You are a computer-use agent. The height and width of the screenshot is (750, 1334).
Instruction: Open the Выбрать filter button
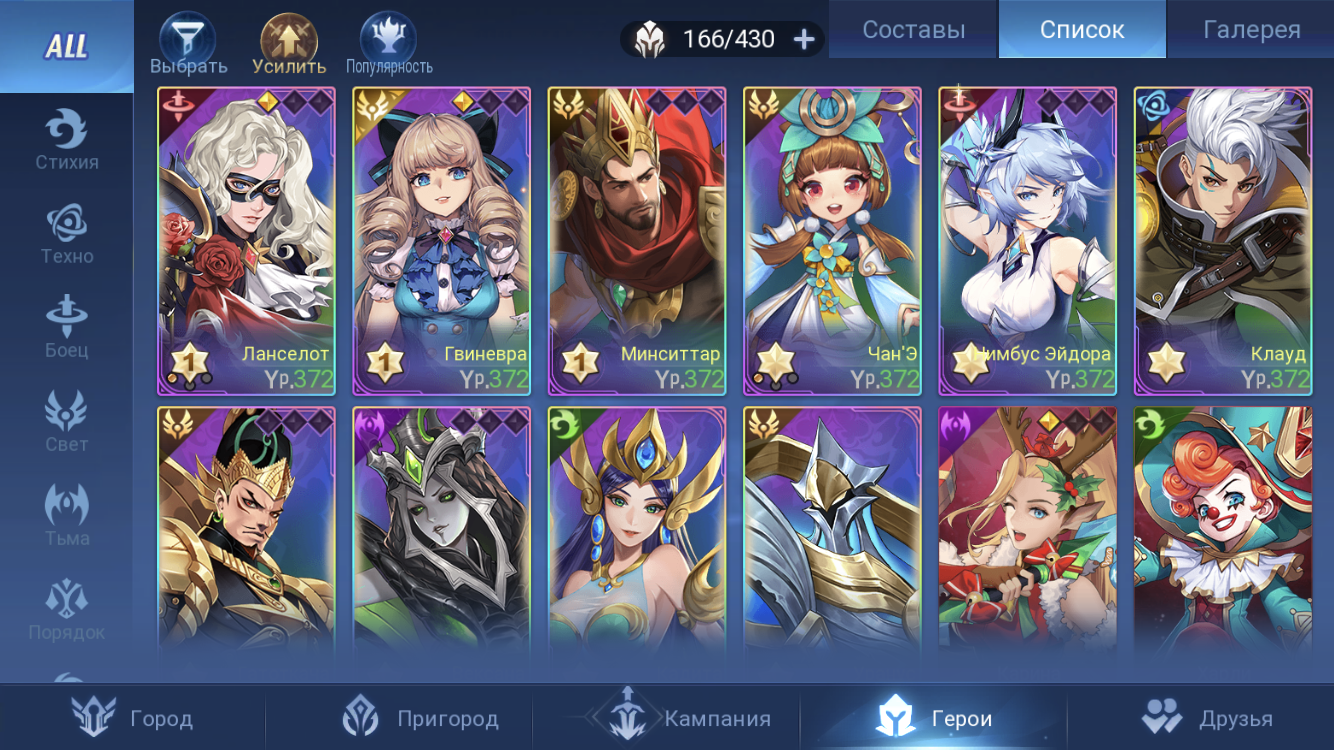[x=188, y=45]
